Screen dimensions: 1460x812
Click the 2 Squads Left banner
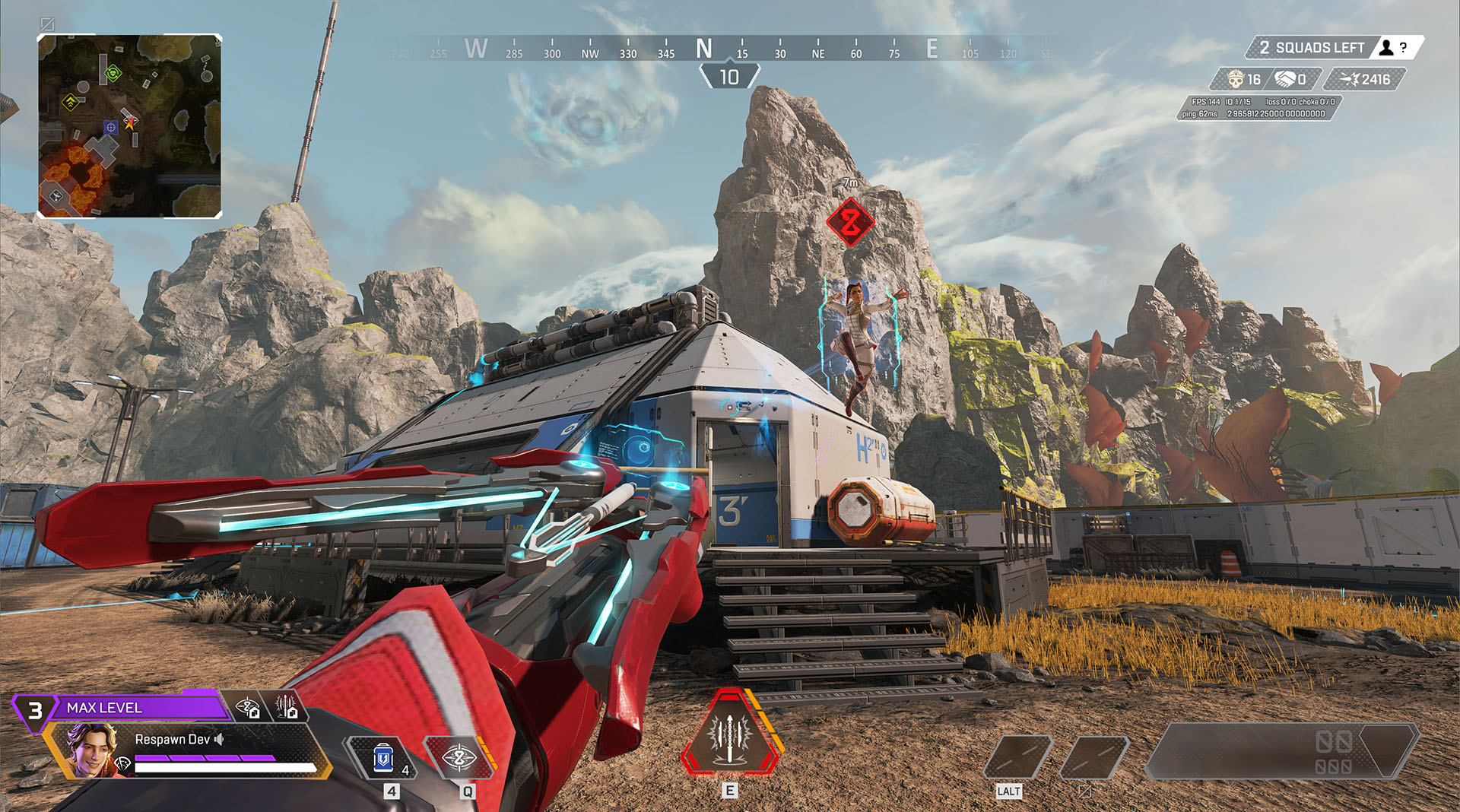click(1311, 48)
